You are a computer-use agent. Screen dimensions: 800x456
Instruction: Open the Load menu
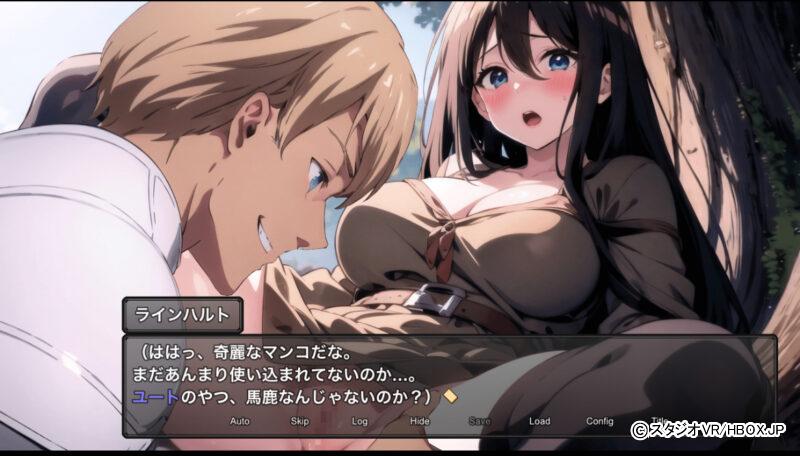tap(540, 421)
